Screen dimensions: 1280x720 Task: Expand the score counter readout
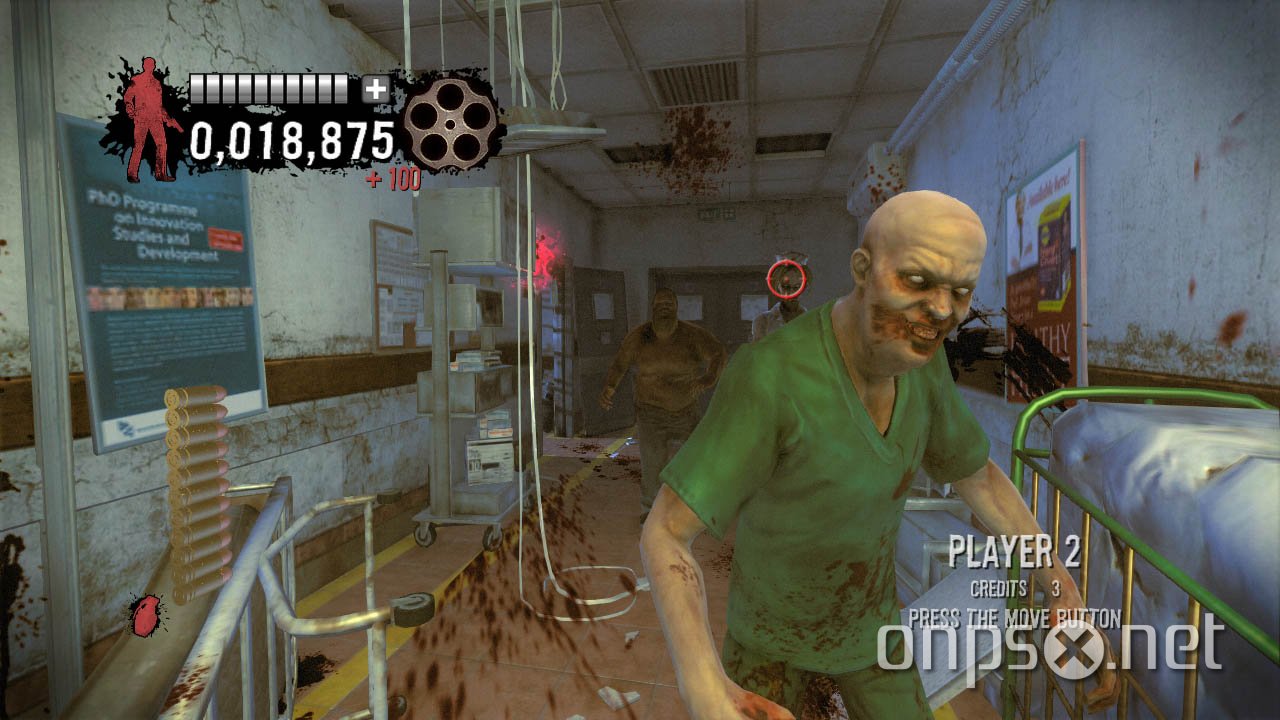point(293,143)
